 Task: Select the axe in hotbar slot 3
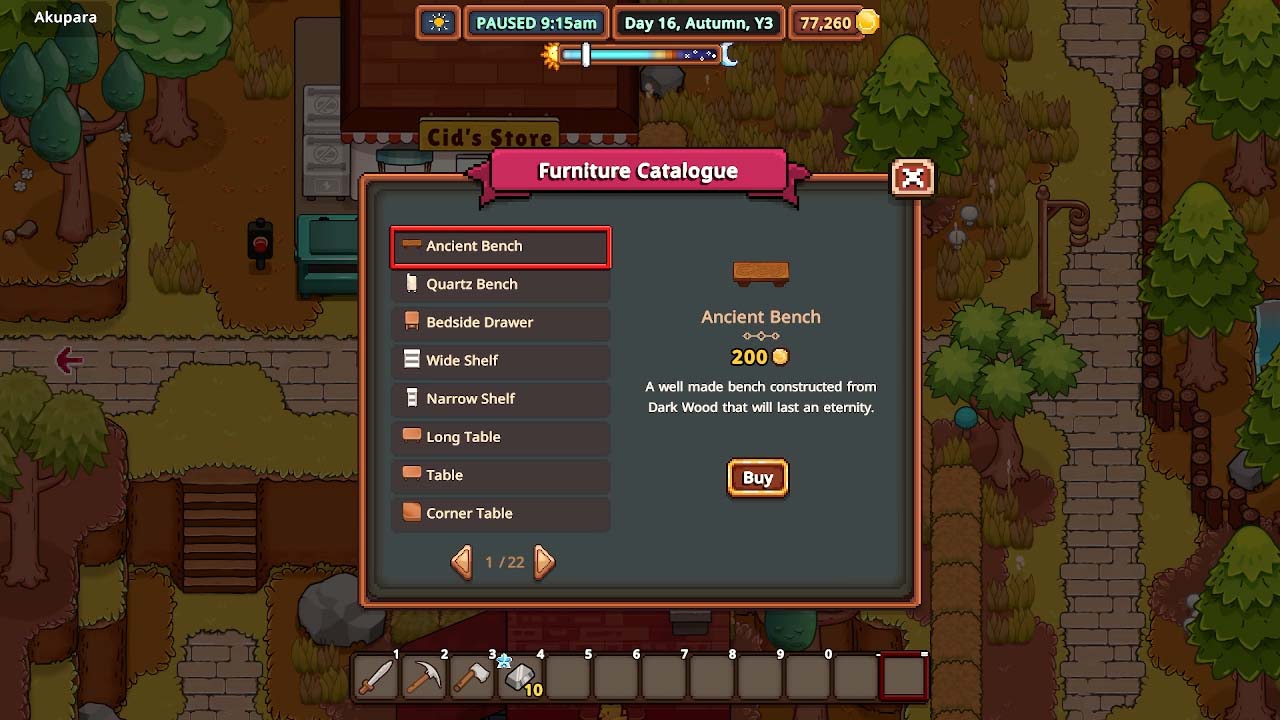pyautogui.click(x=472, y=678)
